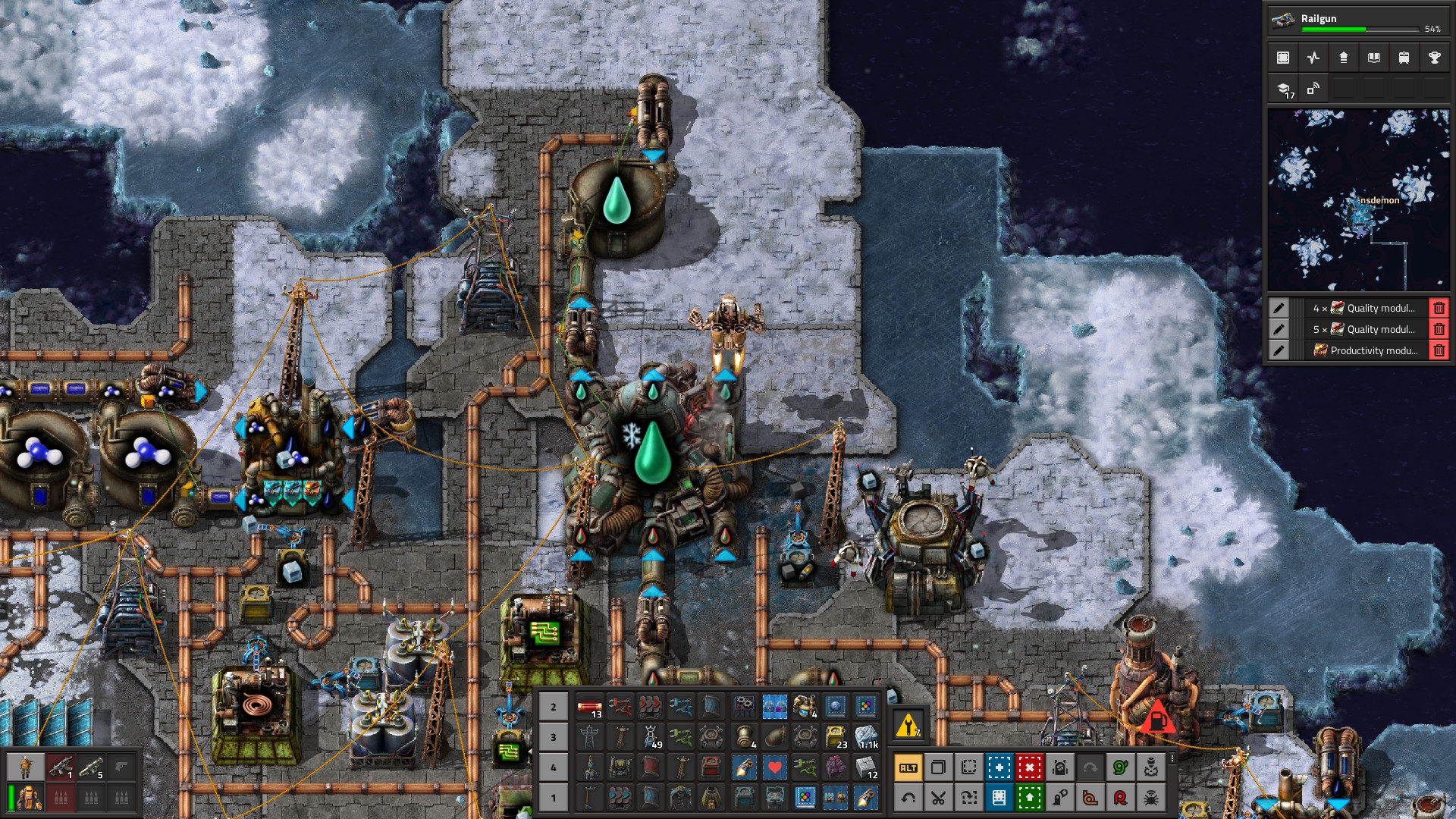Delete the 4 × Quality module request
Image resolution: width=1456 pixels, height=819 pixels.
click(1439, 308)
